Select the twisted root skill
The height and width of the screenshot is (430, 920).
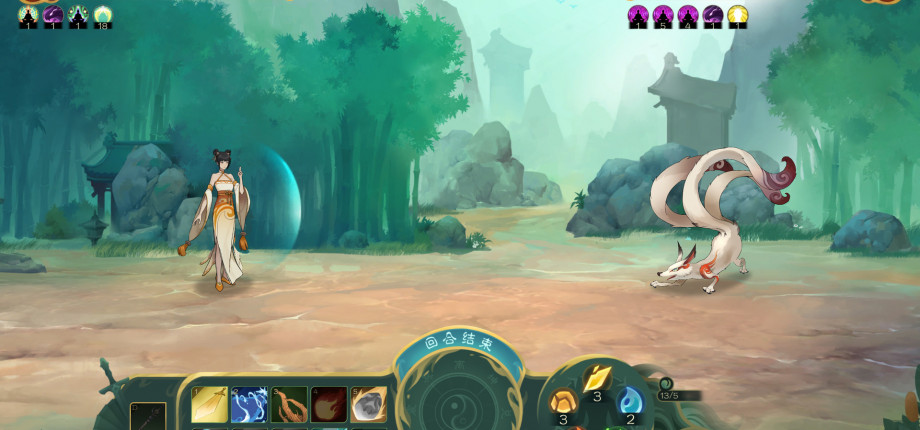pos(289,405)
